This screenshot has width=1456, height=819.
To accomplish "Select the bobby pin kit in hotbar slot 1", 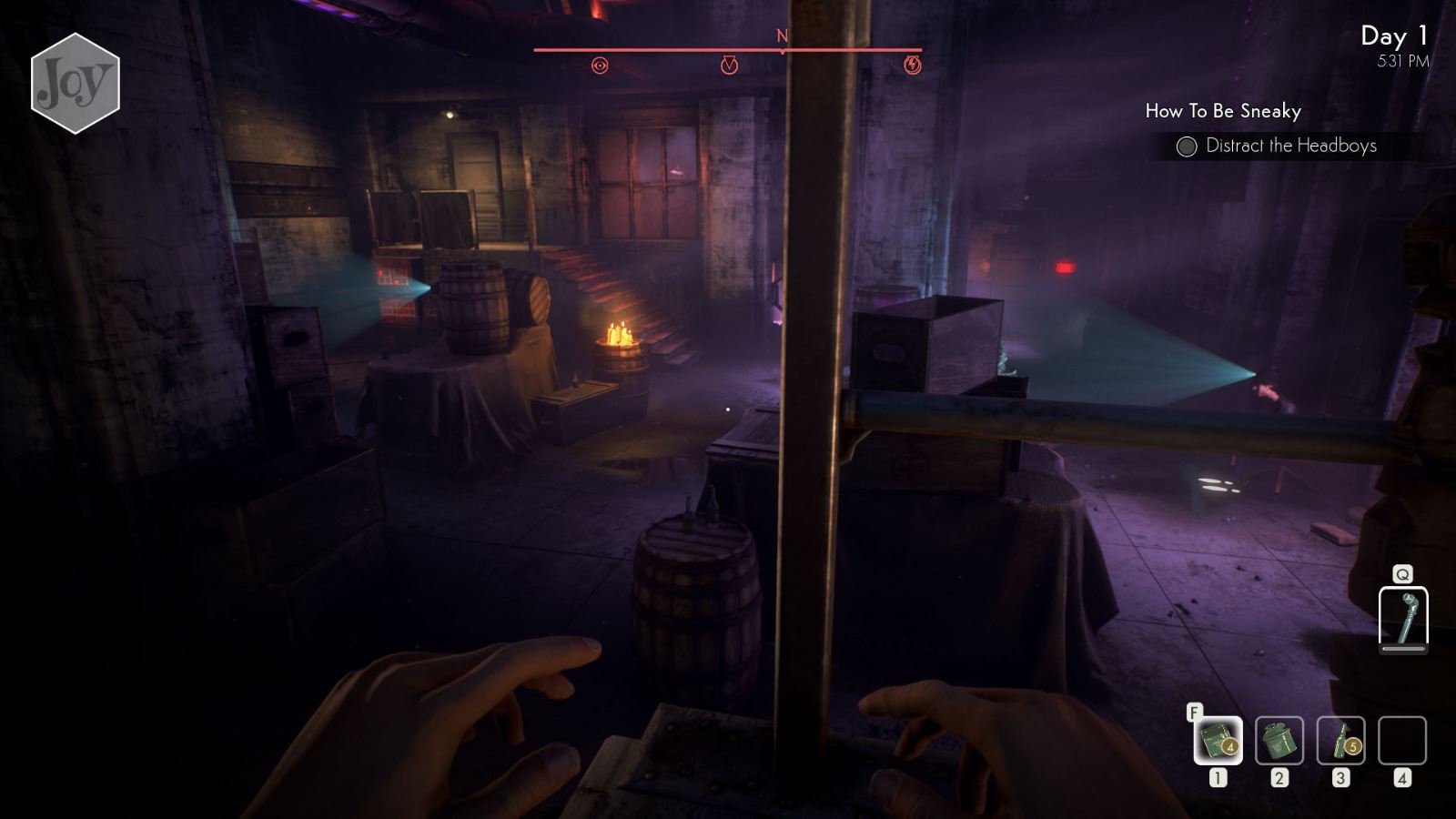I will point(1217,743).
